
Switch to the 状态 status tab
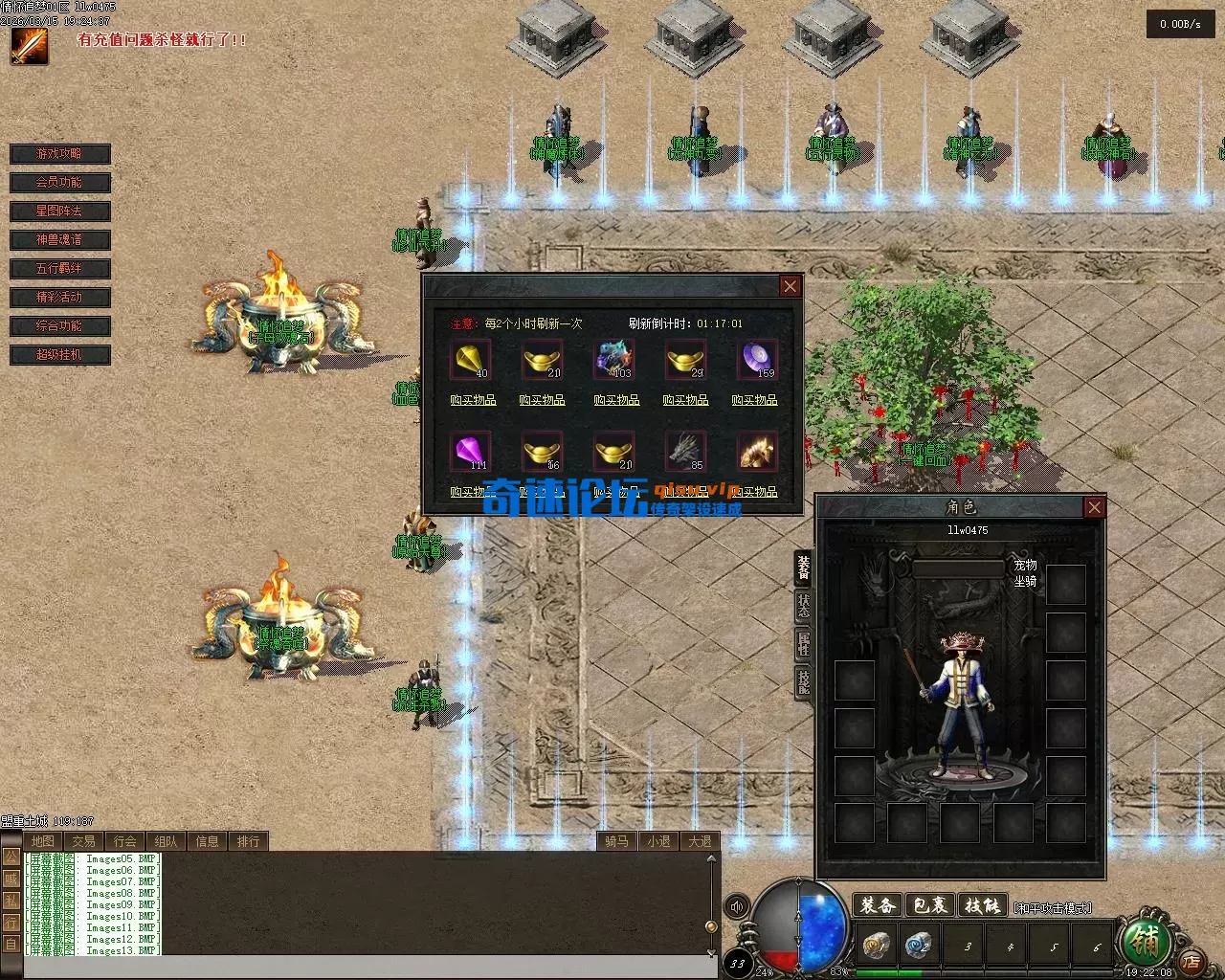(804, 605)
